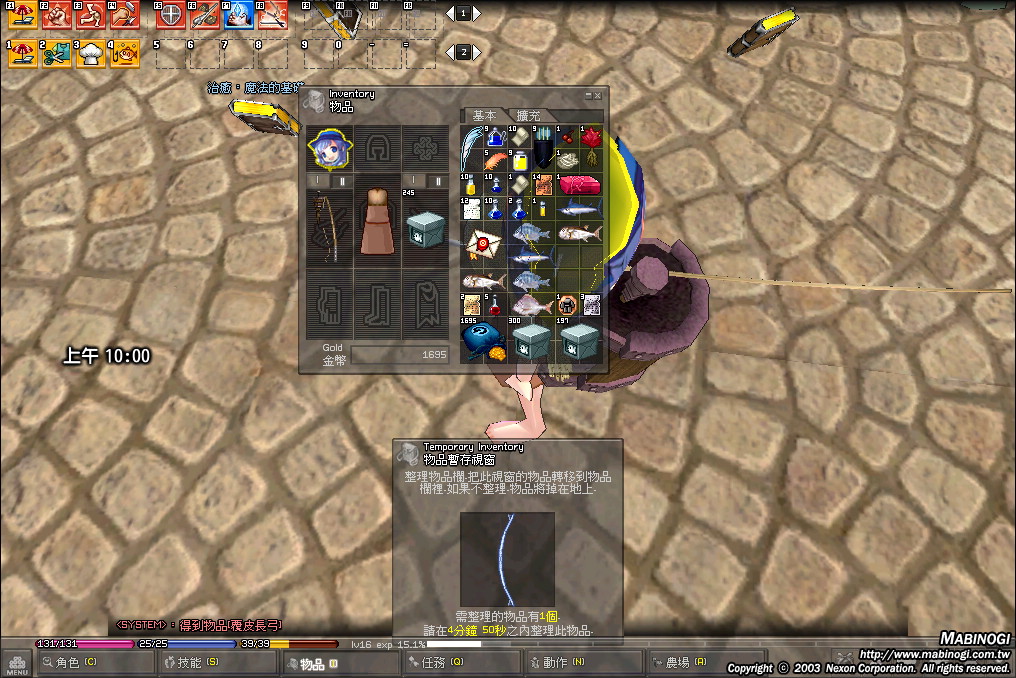Use the chef hat cooking skill
Screen dimensions: 1016x678
tap(91, 54)
